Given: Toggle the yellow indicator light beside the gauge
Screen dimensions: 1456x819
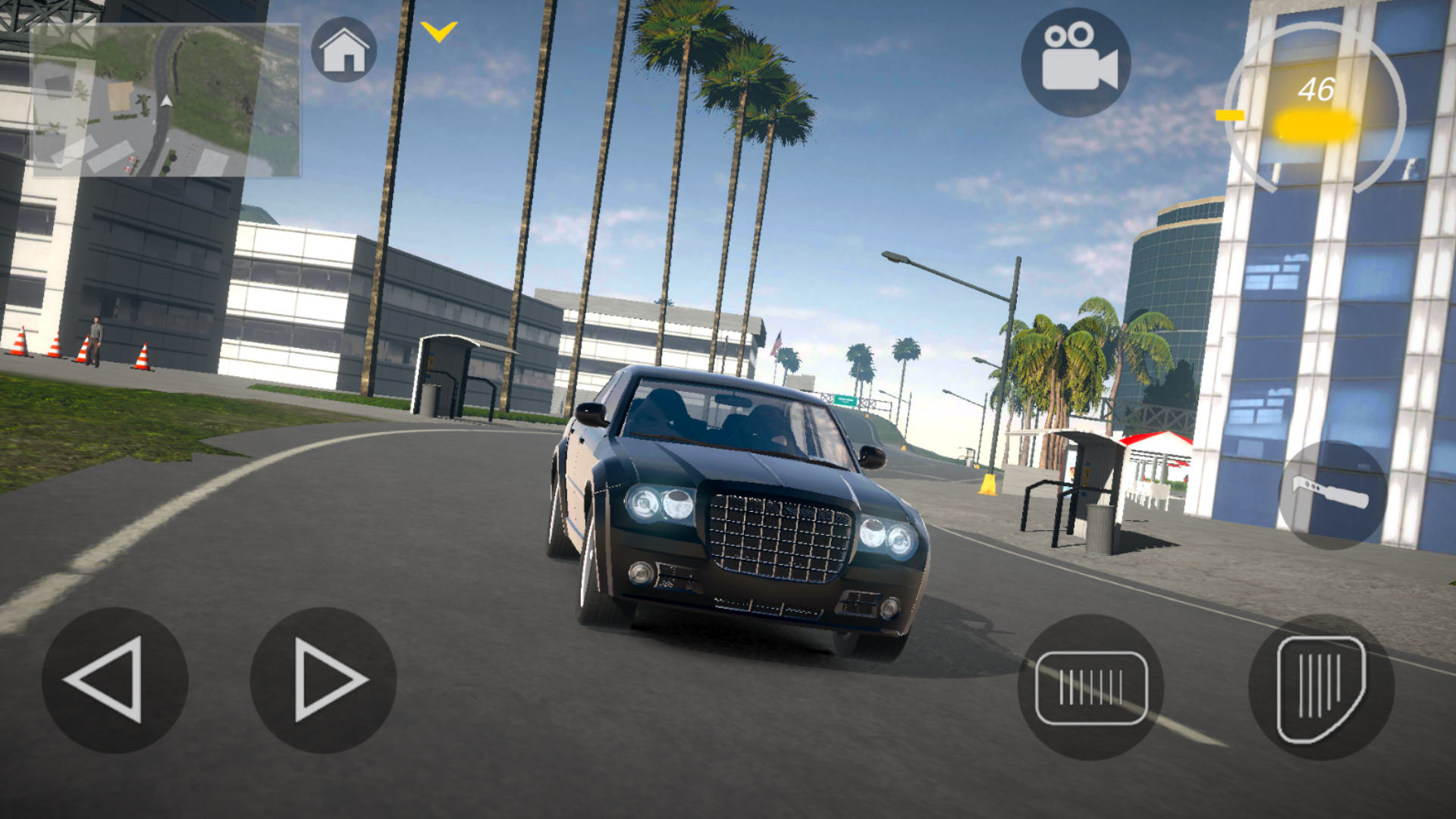Looking at the screenshot, I should pyautogui.click(x=1230, y=115).
